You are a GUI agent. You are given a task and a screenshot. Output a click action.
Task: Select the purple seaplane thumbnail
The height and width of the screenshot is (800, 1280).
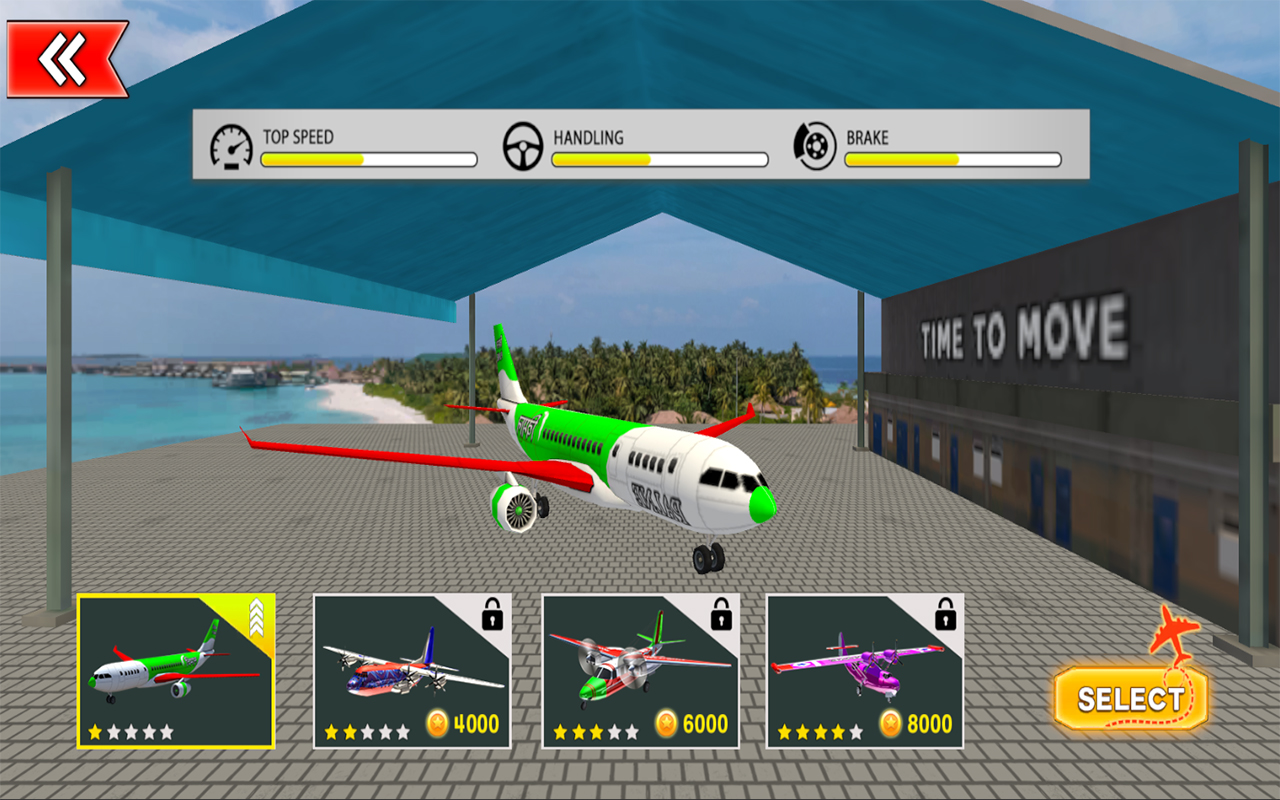(x=862, y=670)
